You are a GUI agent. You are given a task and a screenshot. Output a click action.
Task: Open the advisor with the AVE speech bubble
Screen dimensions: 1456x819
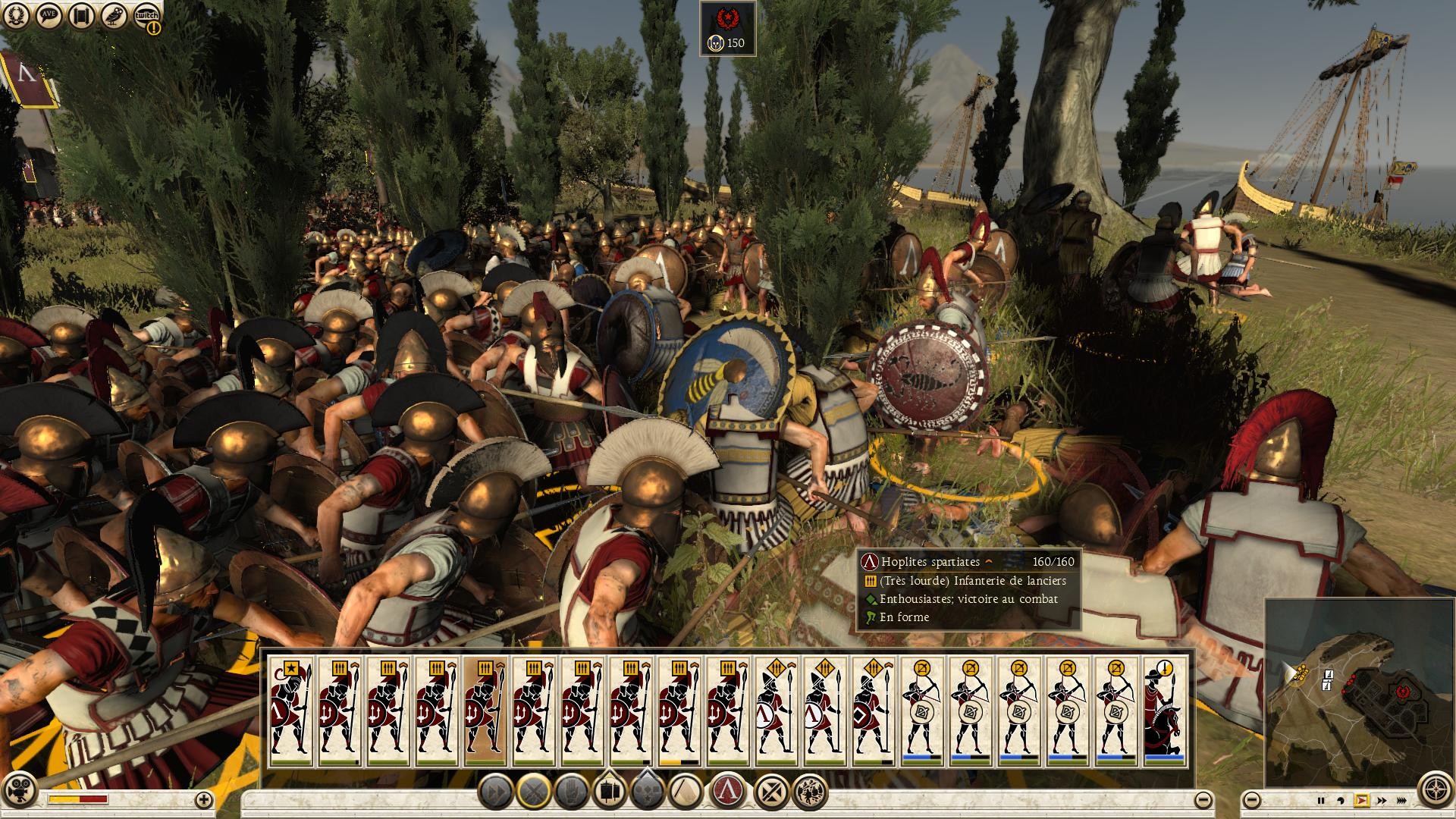coord(48,15)
